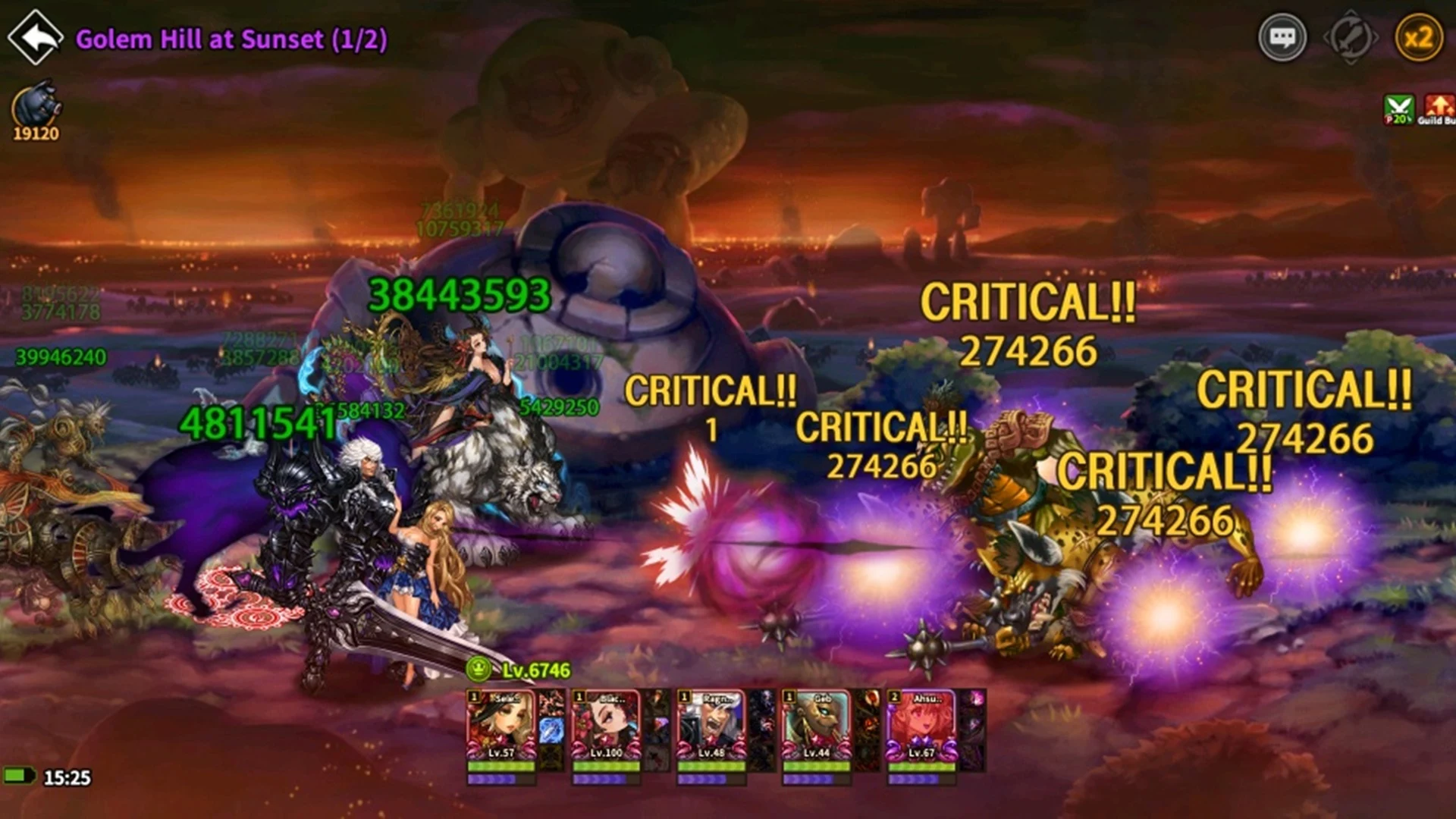The height and width of the screenshot is (819, 1456).
Task: Go back using the white arrow button
Action: click(35, 36)
